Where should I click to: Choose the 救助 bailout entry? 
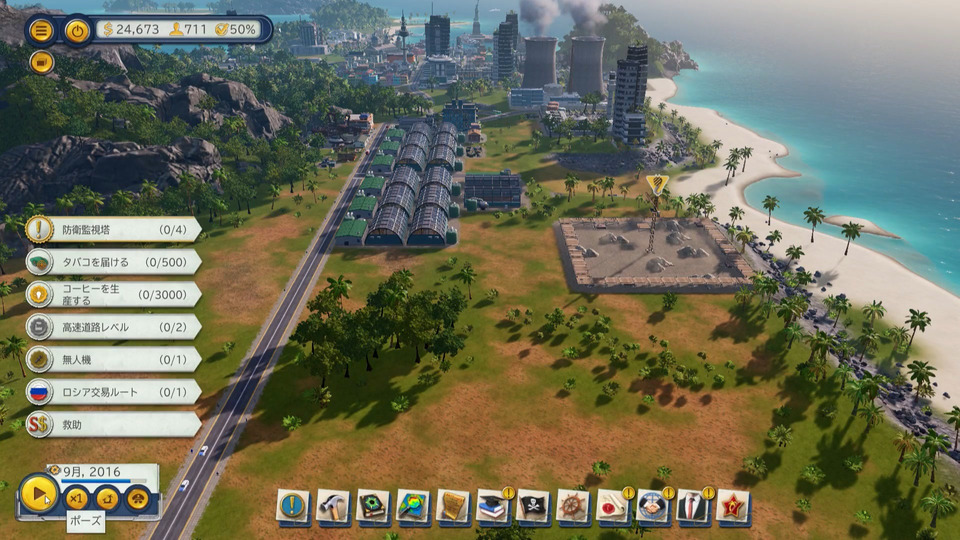[112, 424]
